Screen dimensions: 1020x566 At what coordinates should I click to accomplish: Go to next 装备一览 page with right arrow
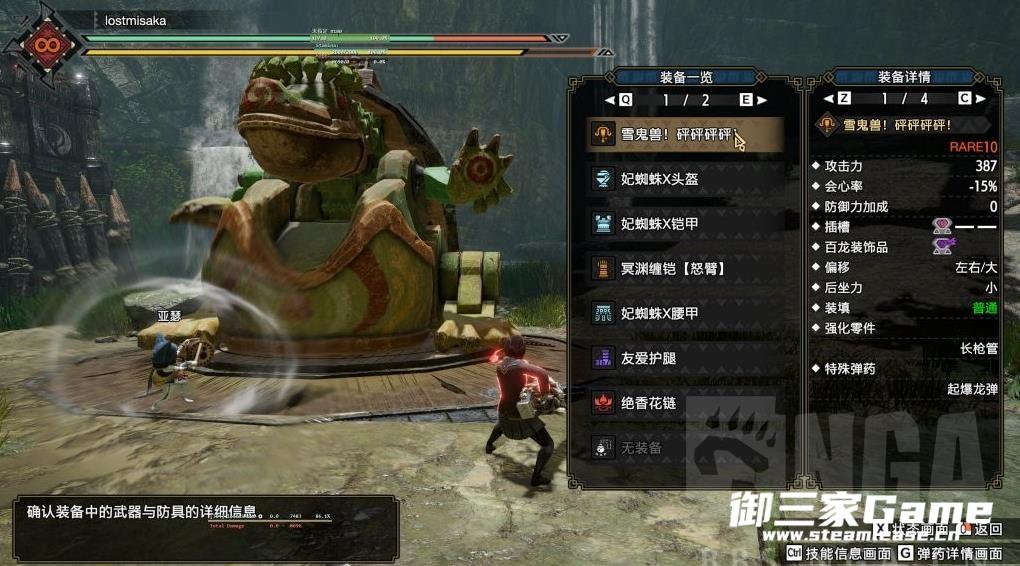pyautogui.click(x=761, y=100)
